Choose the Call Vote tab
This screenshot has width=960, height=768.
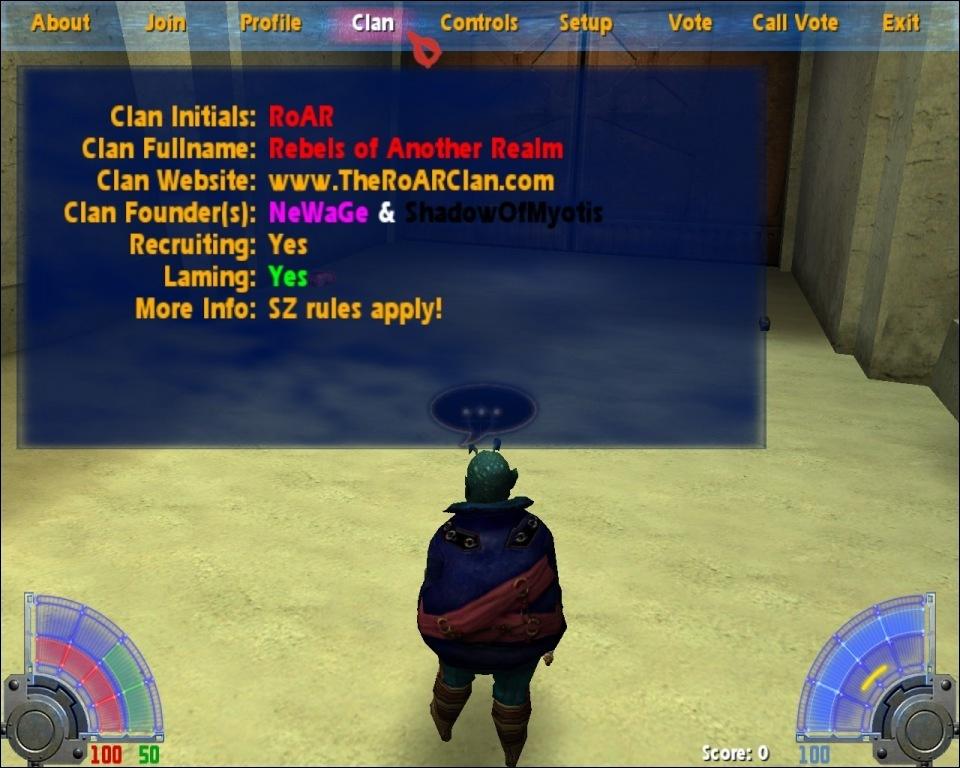tap(795, 23)
